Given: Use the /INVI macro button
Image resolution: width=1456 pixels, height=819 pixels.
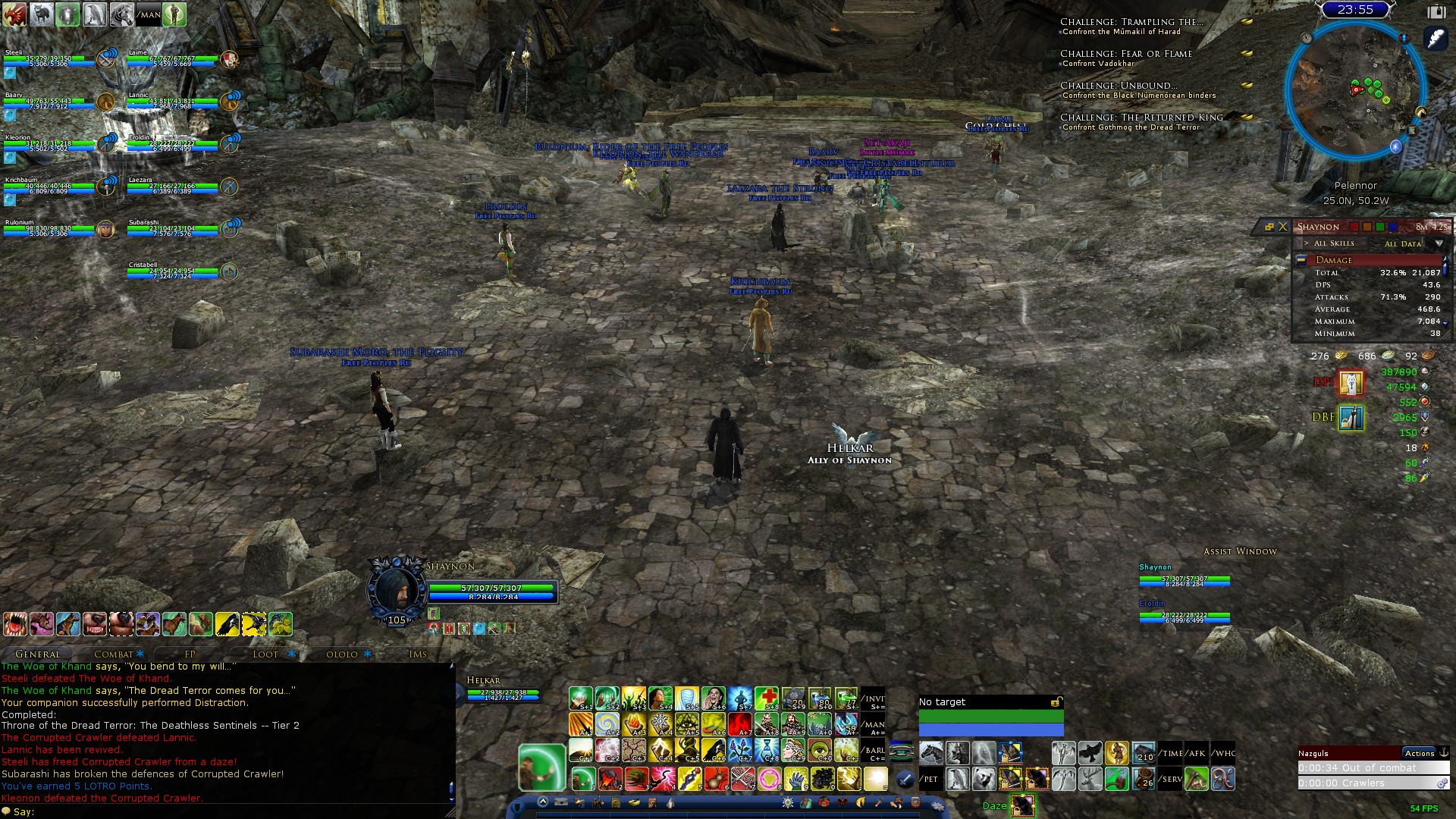Looking at the screenshot, I should coord(874,698).
